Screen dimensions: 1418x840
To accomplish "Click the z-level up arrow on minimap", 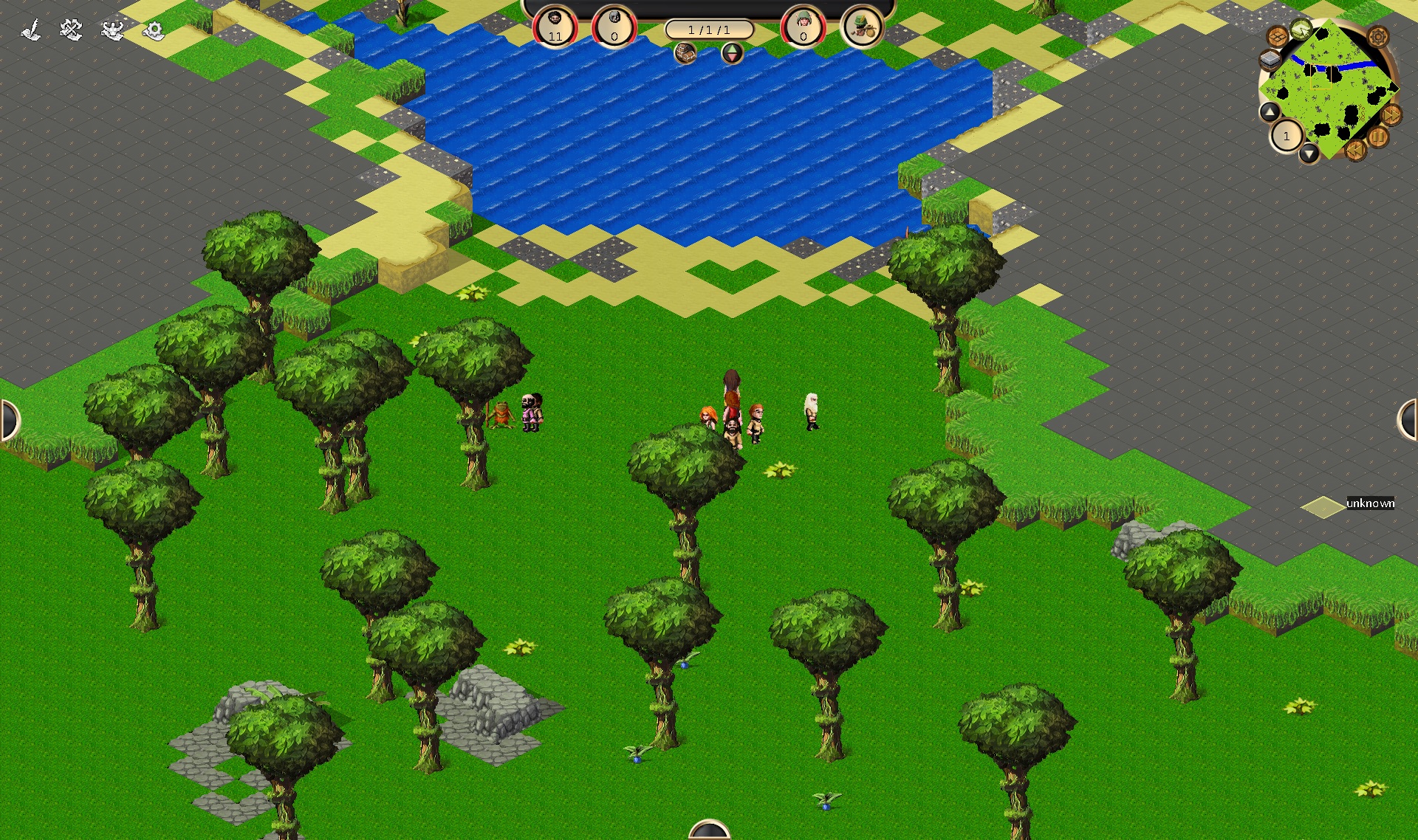I will (1270, 111).
